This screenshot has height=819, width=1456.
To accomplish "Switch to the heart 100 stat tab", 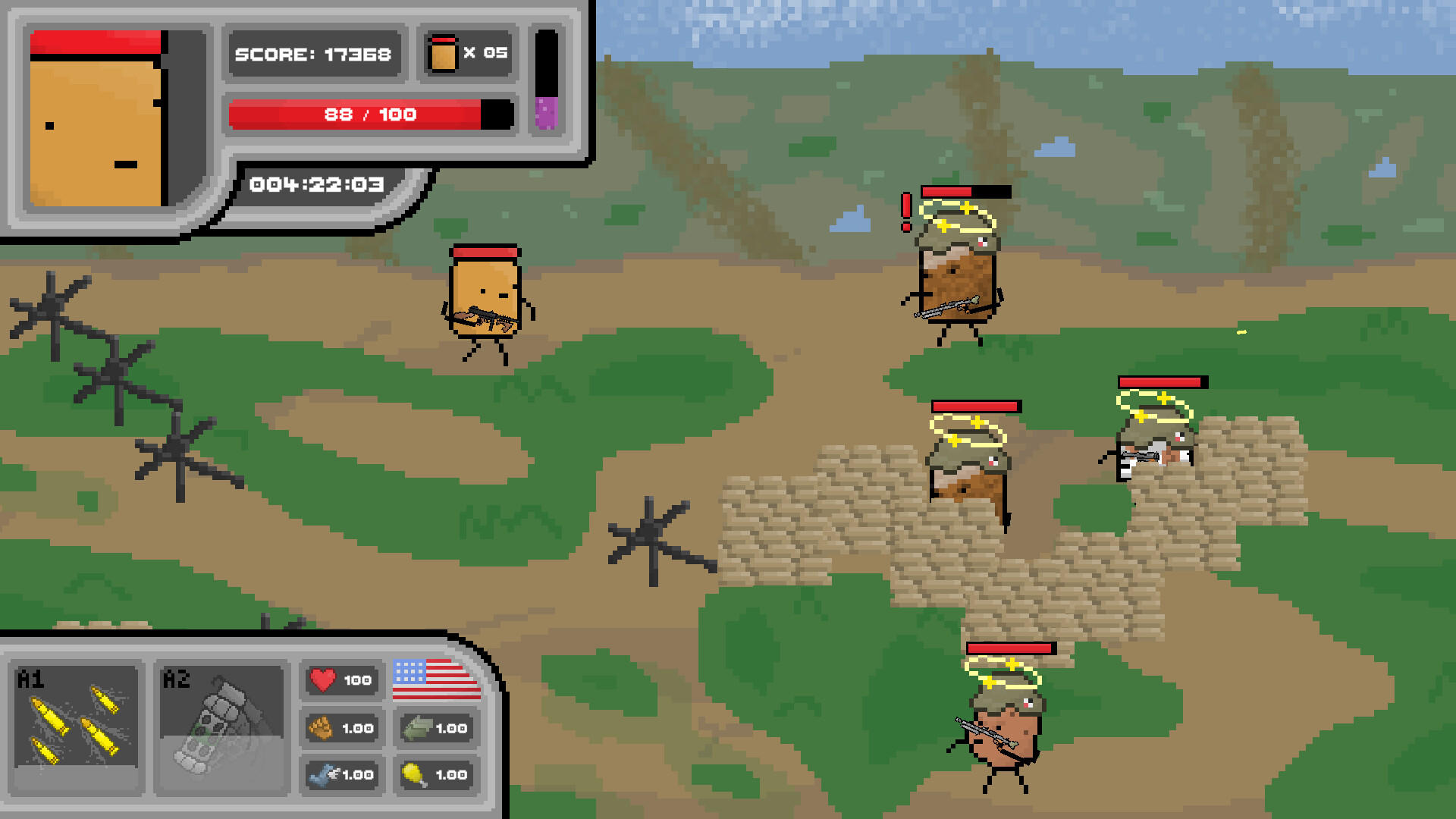I will coord(341,680).
